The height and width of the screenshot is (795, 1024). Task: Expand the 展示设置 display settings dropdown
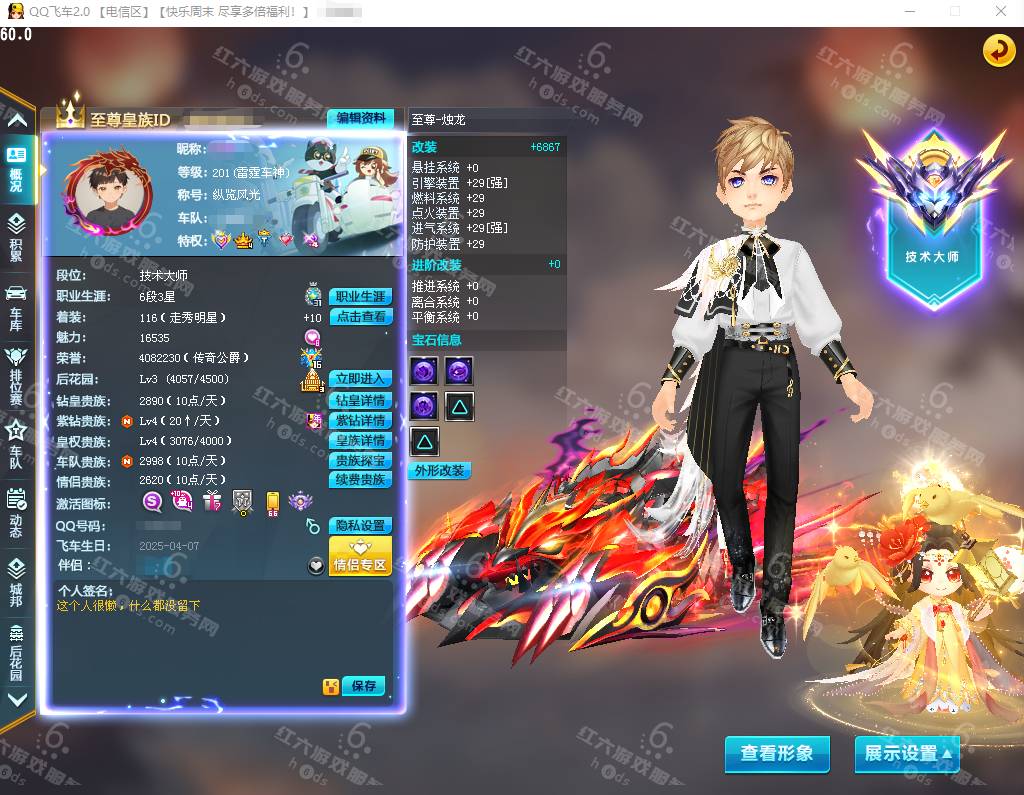(x=907, y=754)
